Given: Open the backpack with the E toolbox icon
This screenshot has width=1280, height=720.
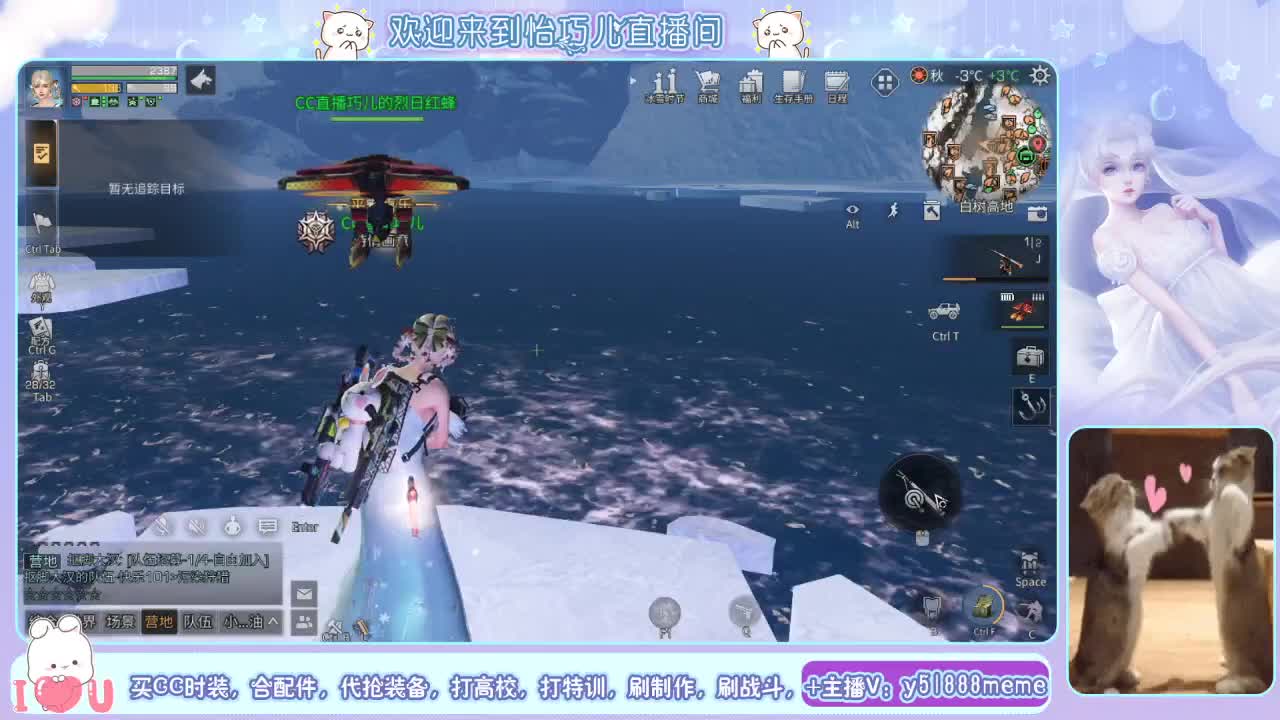Looking at the screenshot, I should [x=1030, y=358].
